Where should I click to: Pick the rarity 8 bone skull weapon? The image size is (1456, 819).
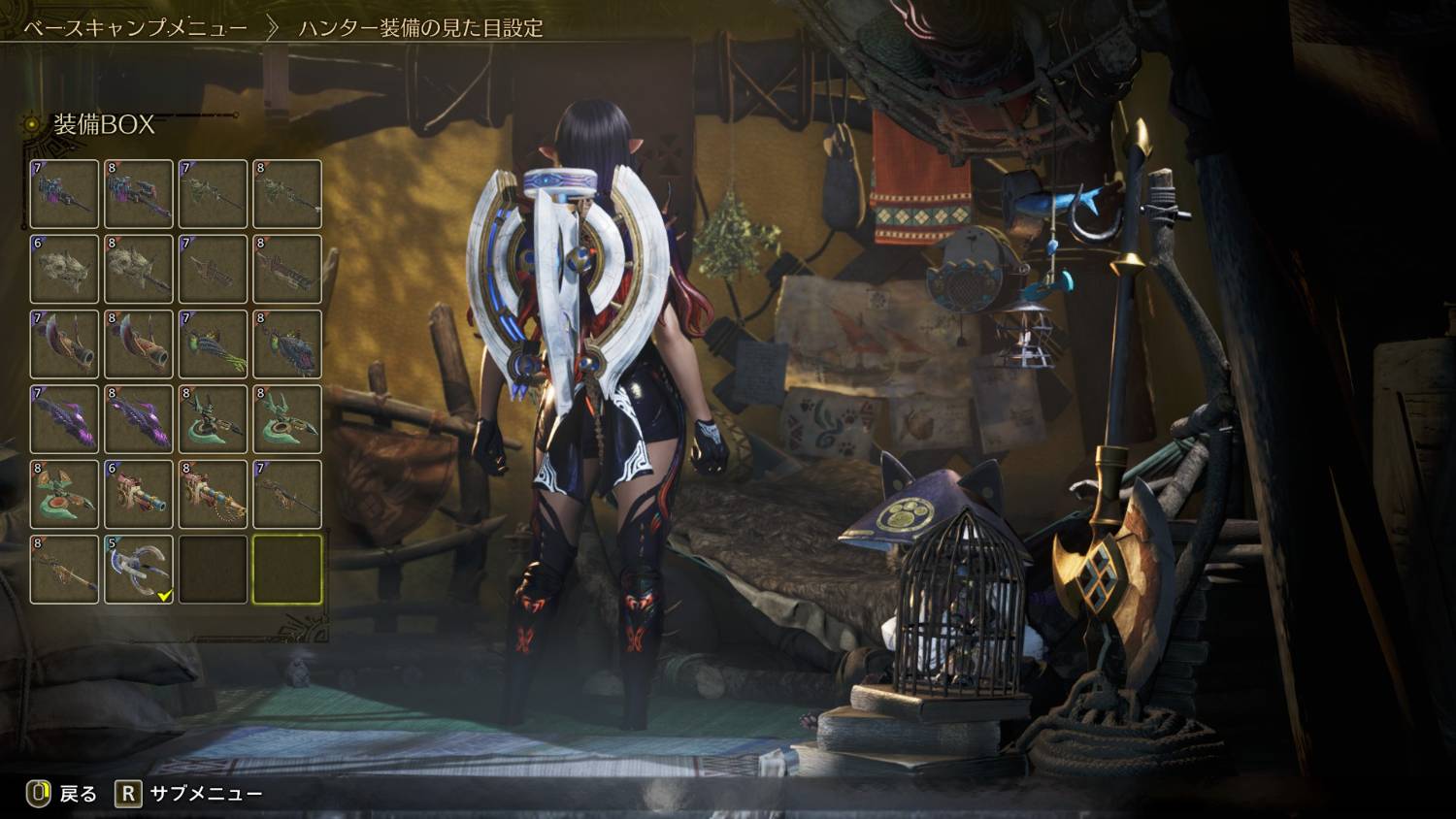tap(139, 269)
